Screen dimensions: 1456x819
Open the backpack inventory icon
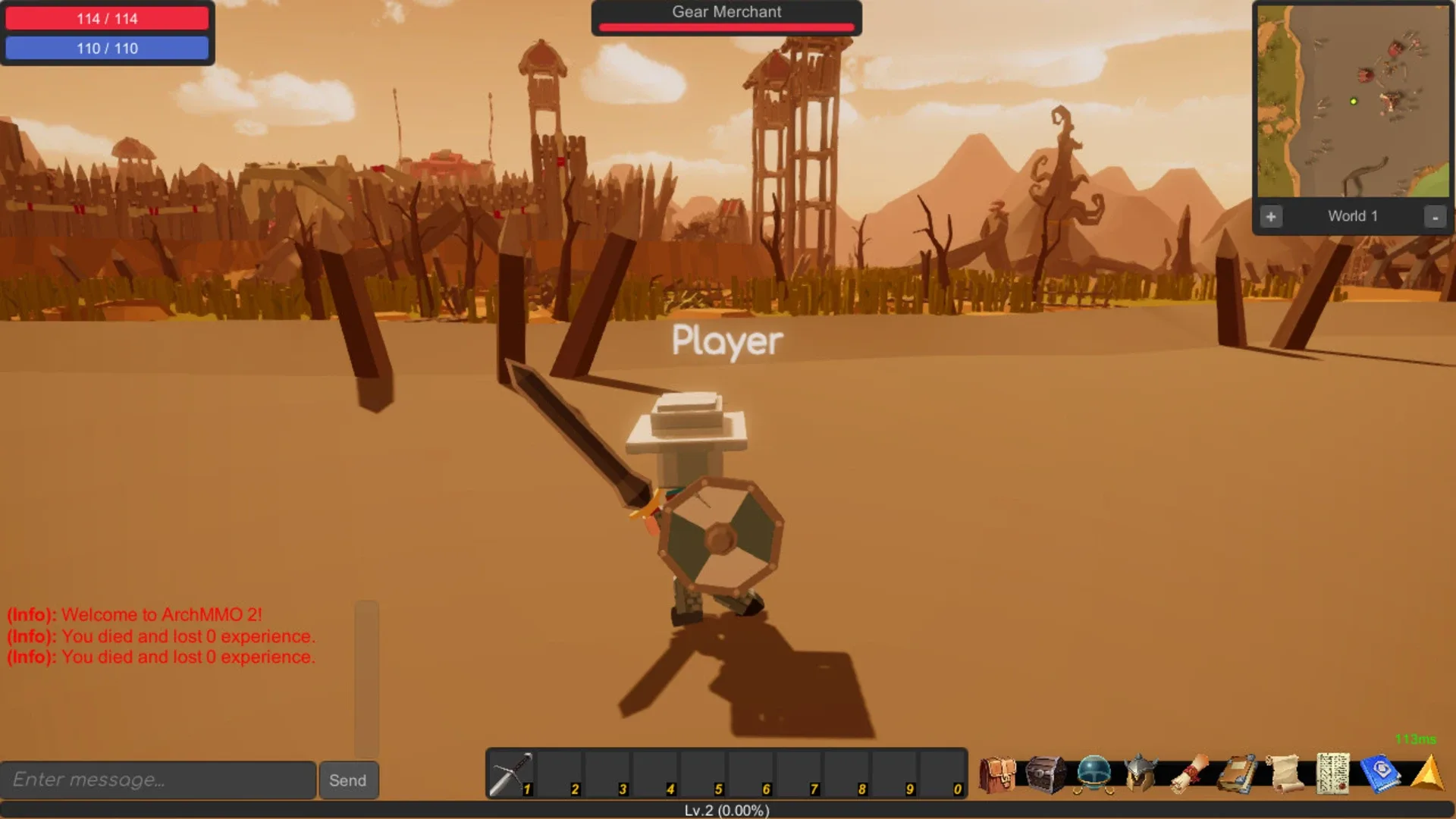click(x=996, y=775)
